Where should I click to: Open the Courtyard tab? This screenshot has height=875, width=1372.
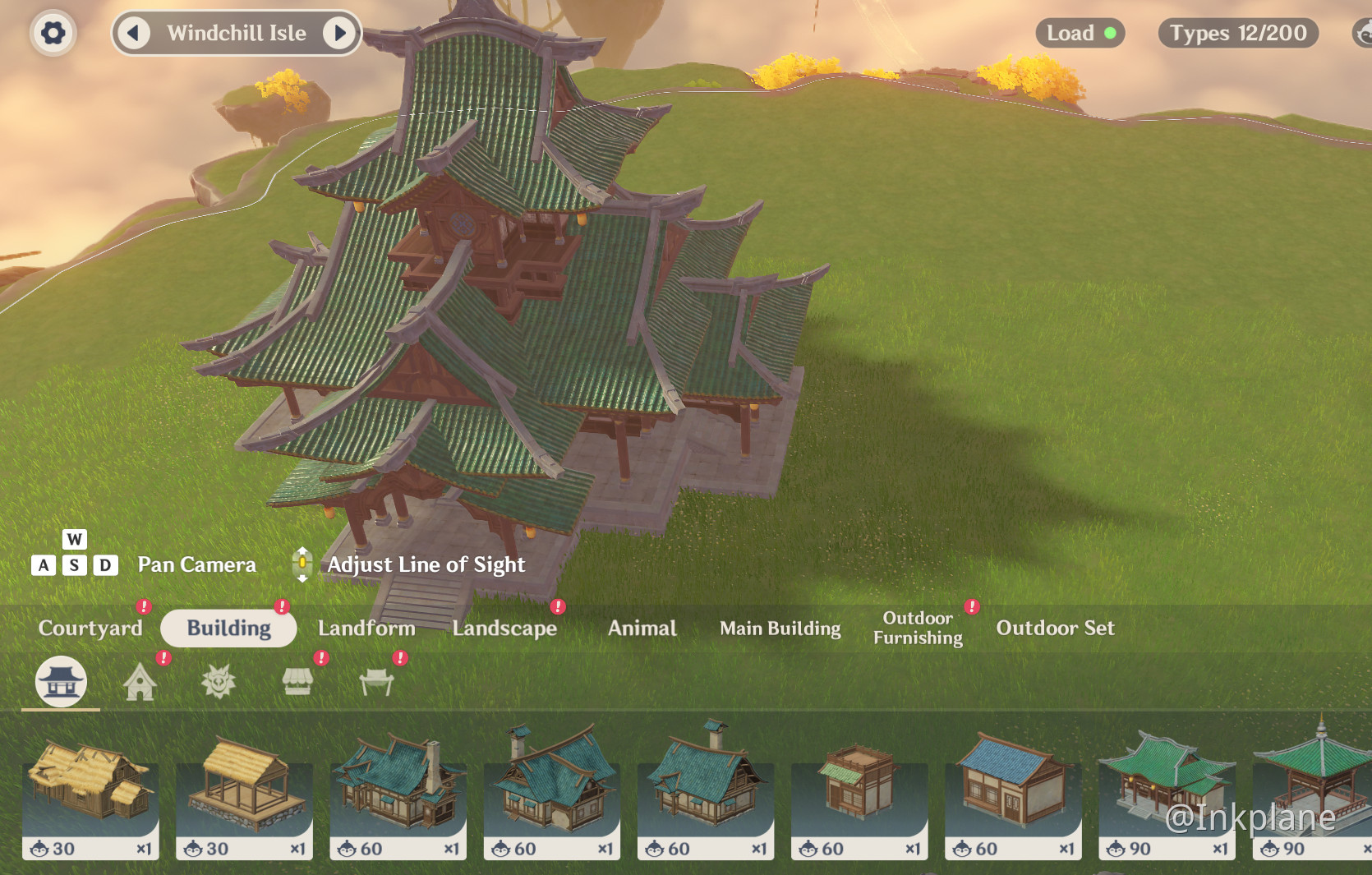coord(90,629)
